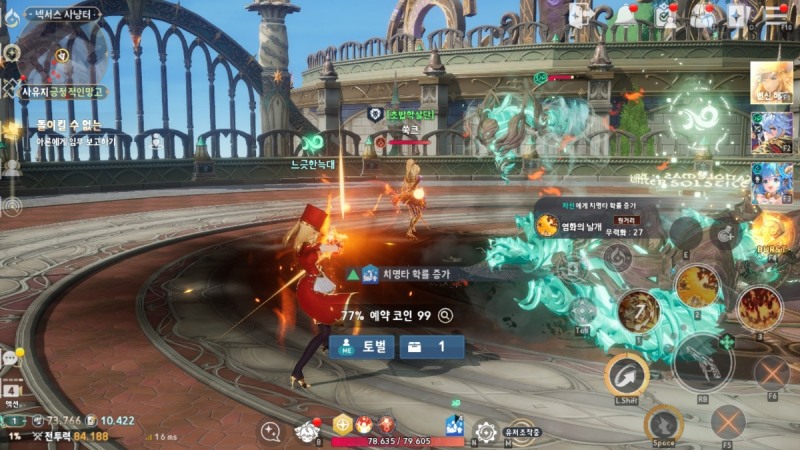Click the chest button showing 1
Image resolution: width=800 pixels, height=450 pixels.
tap(432, 346)
